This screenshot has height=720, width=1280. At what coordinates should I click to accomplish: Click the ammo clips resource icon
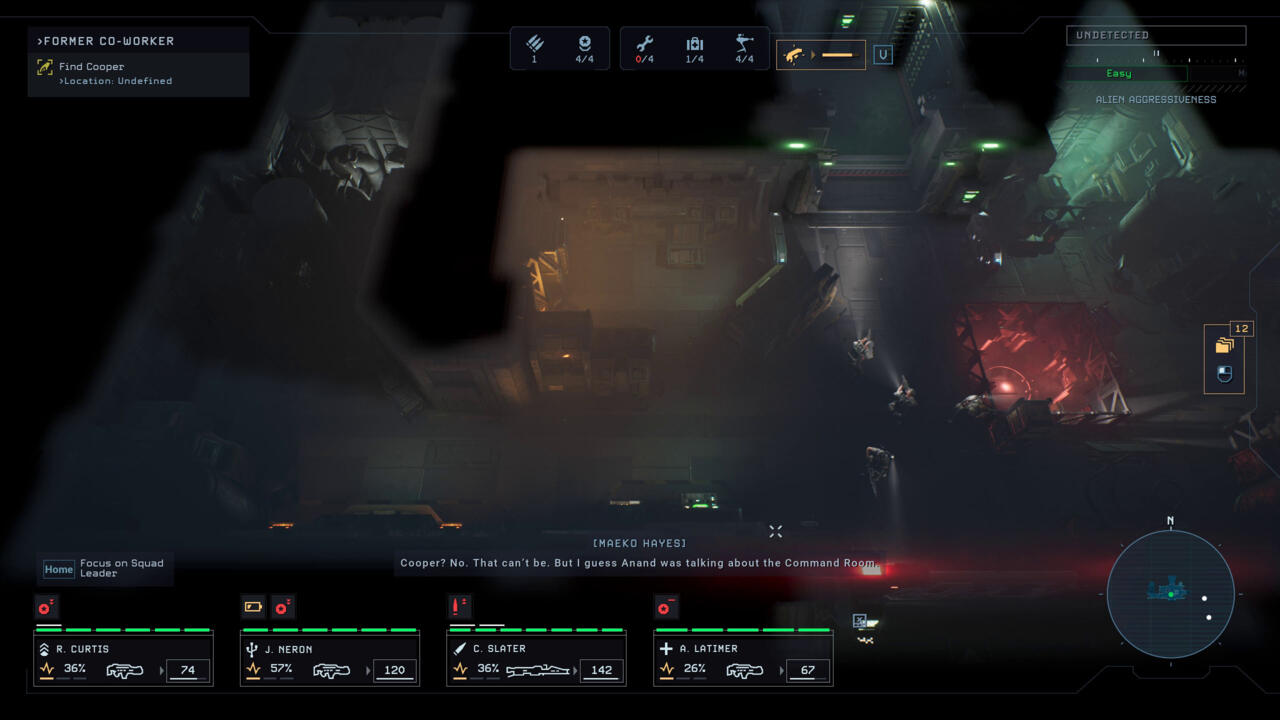(534, 44)
